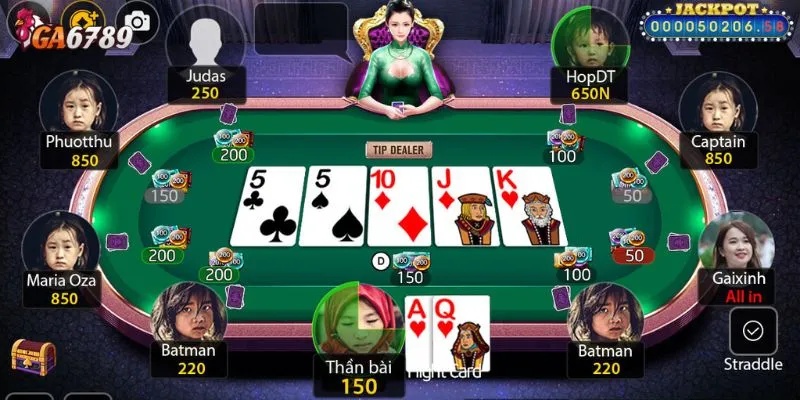Viewport: 800px width, 400px height.
Task: Click the dealer in the green dress
Action: (397, 60)
